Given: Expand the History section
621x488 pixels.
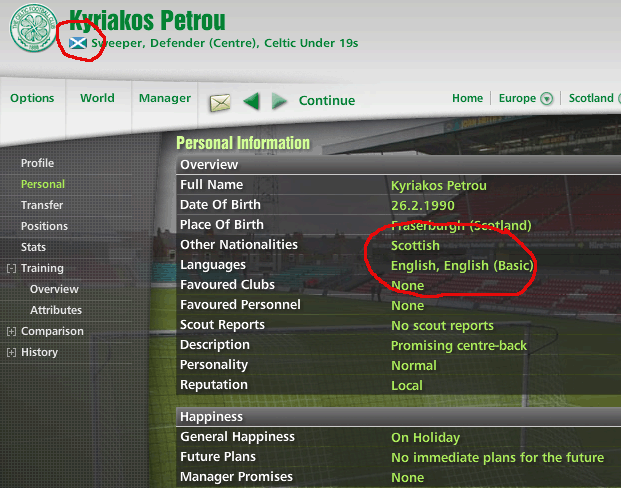Looking at the screenshot, I should (x=11, y=352).
